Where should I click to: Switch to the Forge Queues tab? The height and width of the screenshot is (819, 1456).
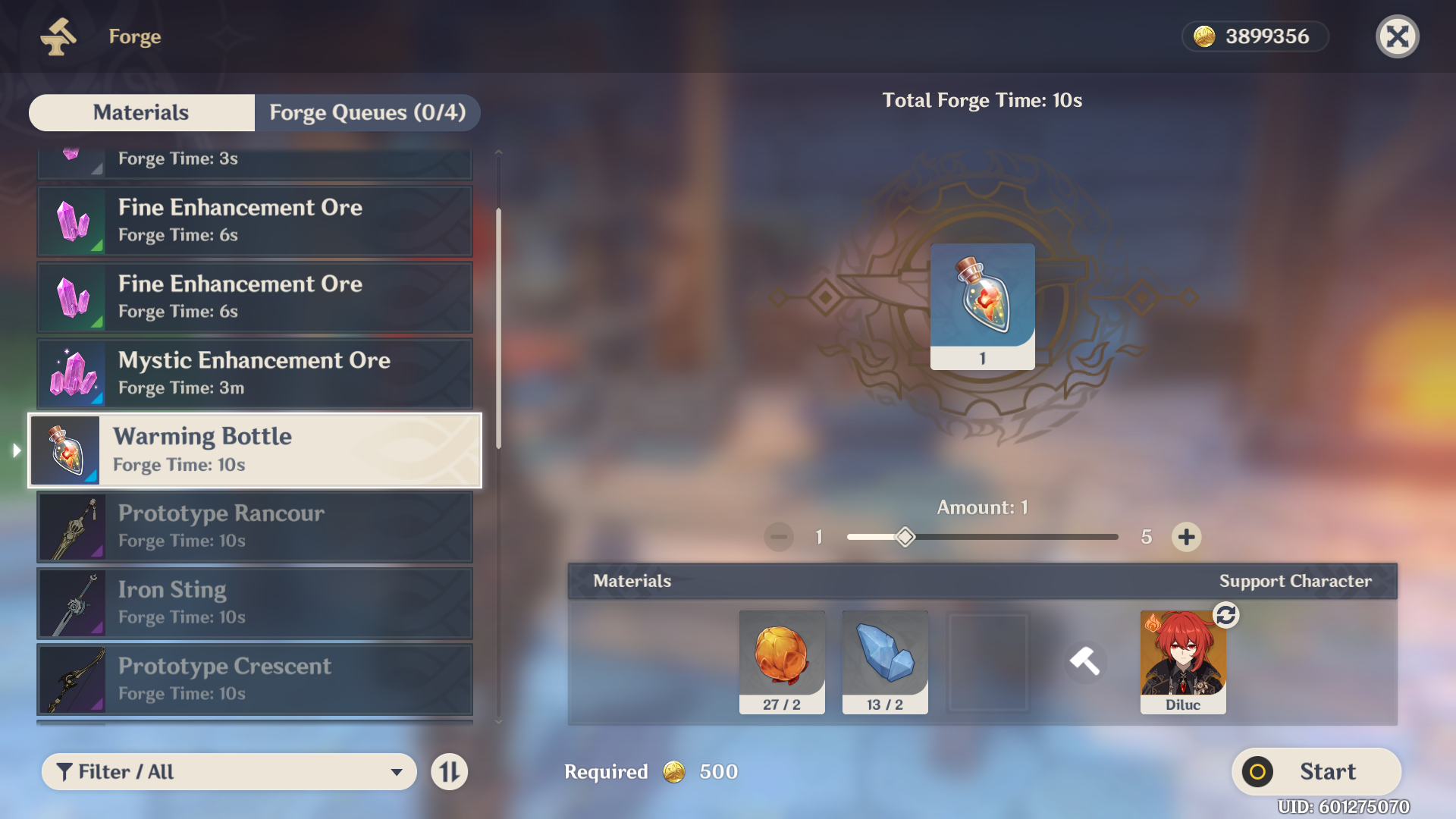367,112
